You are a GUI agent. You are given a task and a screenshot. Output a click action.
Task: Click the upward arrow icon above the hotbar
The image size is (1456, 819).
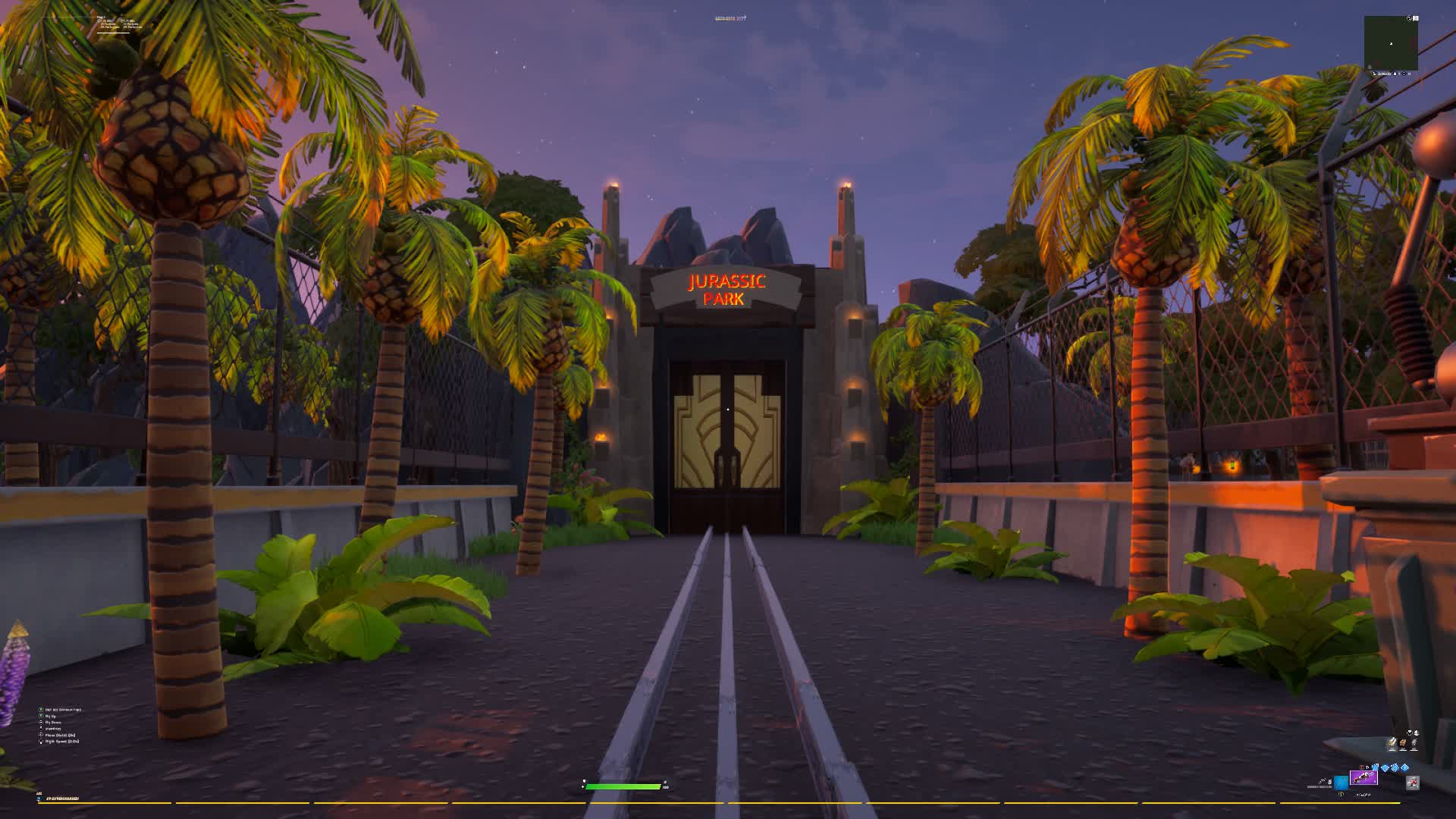[x=1404, y=767]
